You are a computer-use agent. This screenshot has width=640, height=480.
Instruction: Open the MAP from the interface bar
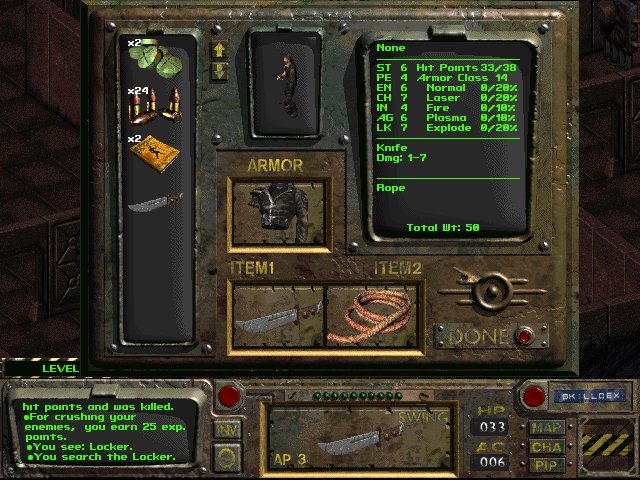[546, 429]
